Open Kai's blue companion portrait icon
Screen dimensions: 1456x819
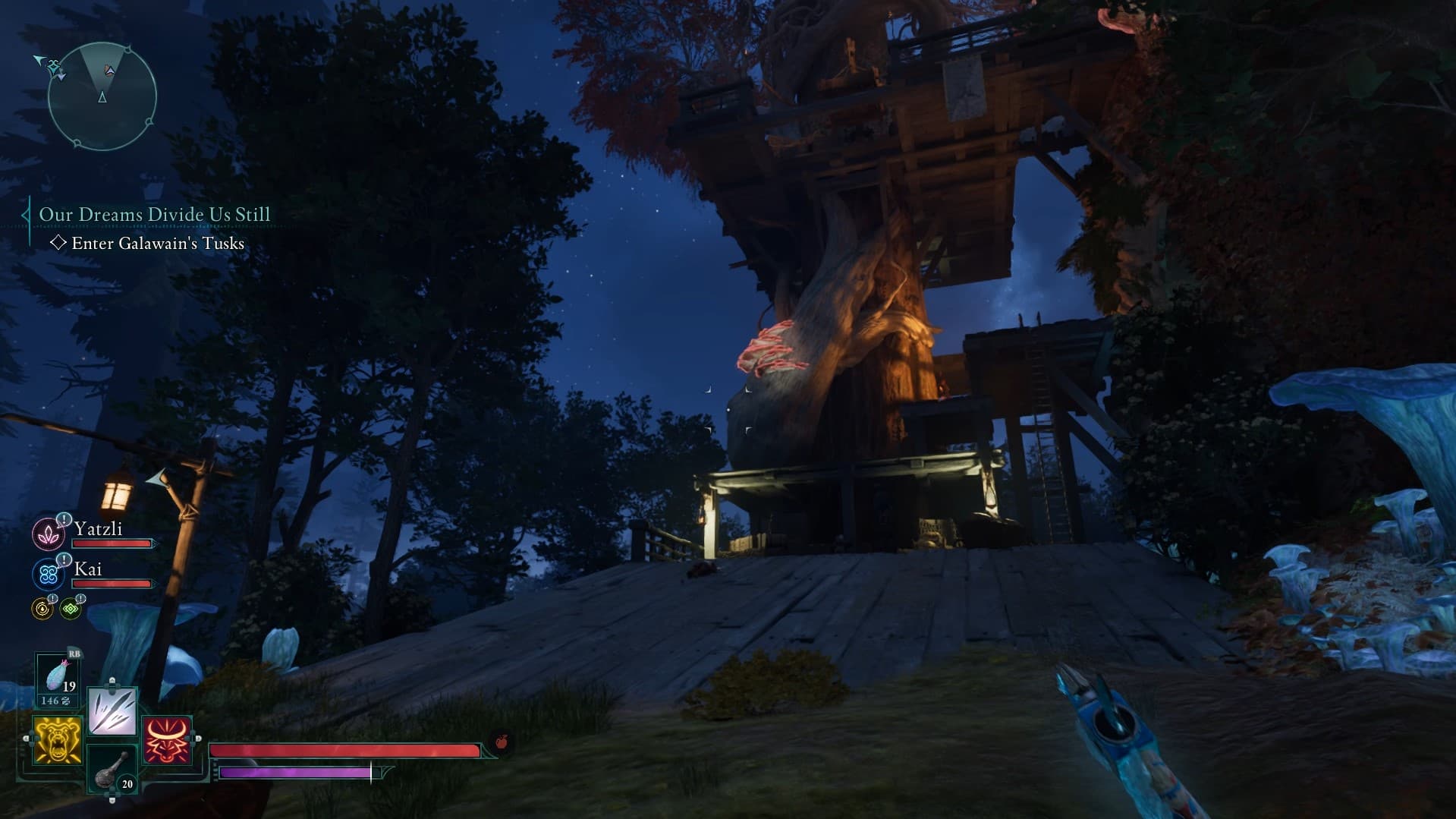click(x=48, y=573)
